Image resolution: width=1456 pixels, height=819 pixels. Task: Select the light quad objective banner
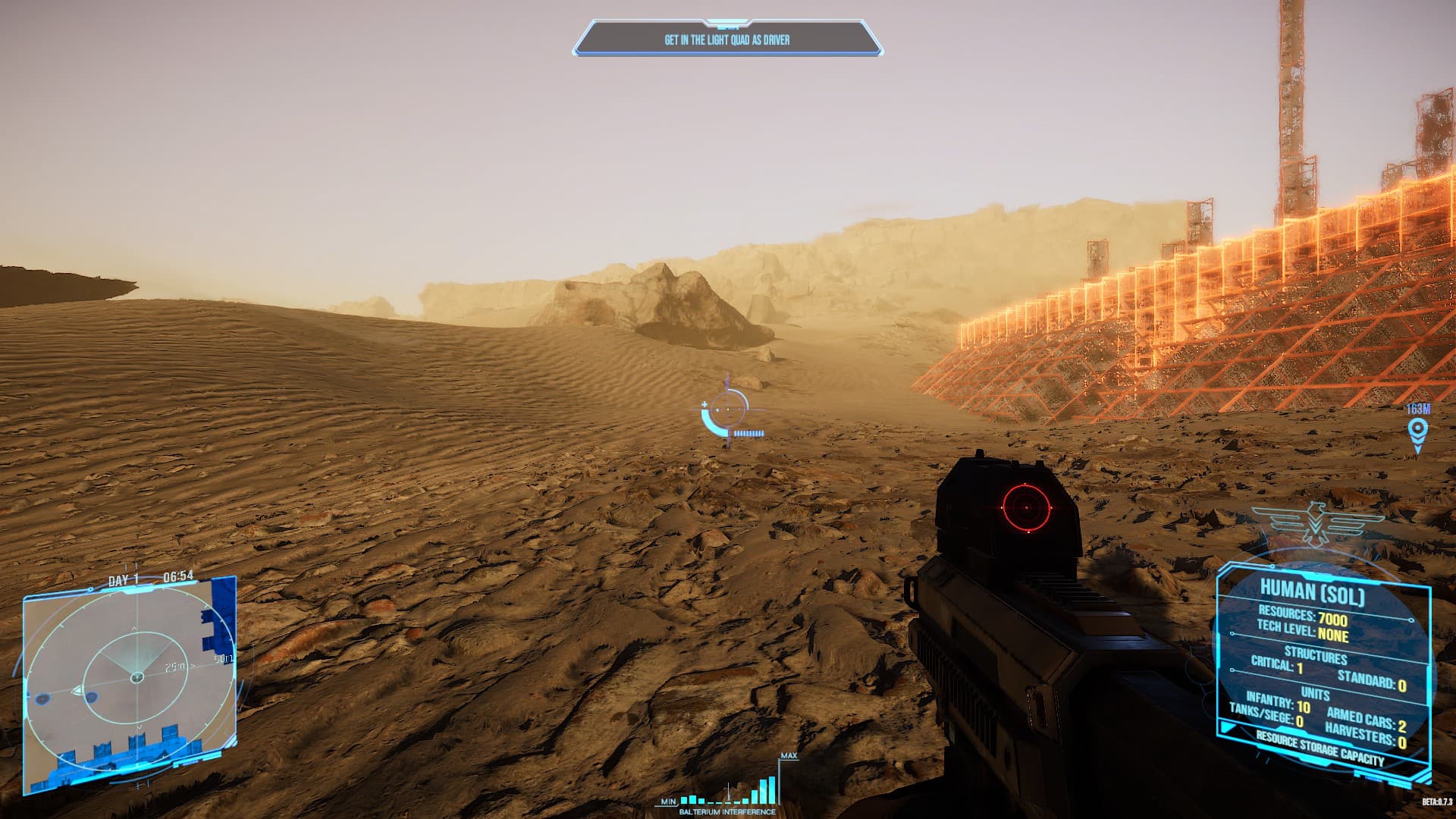tap(727, 39)
